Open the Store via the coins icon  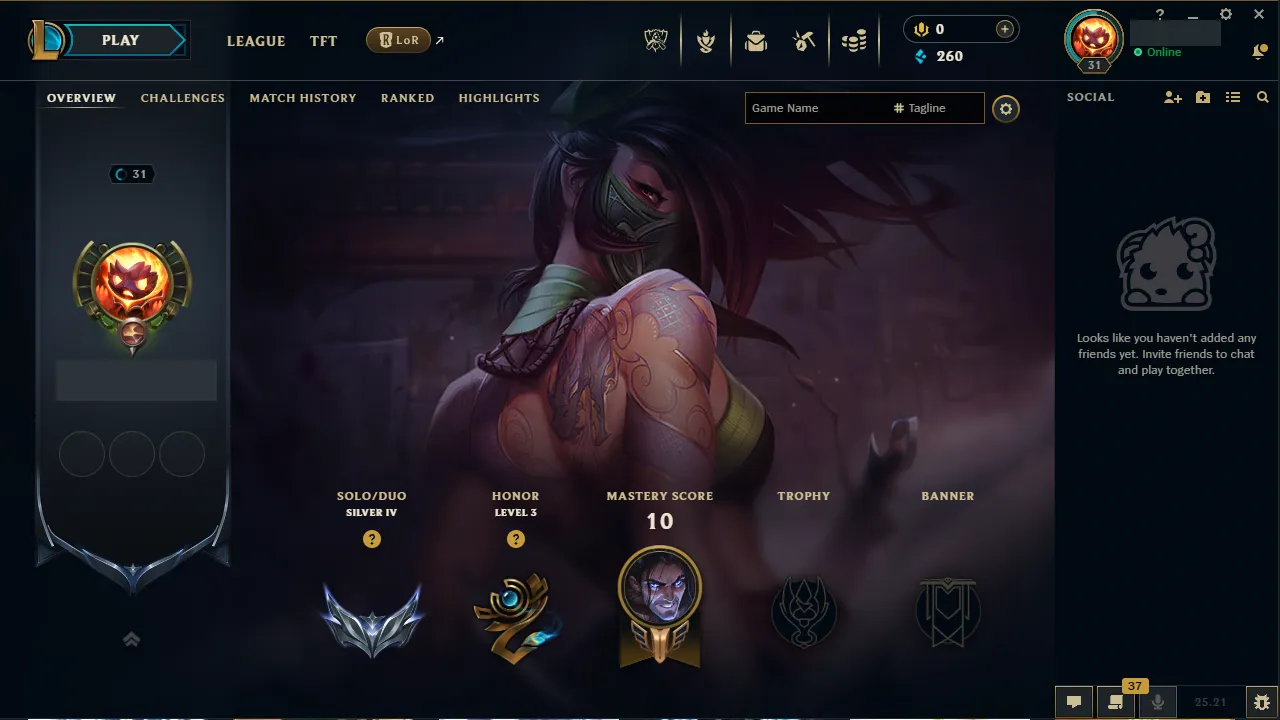(854, 41)
